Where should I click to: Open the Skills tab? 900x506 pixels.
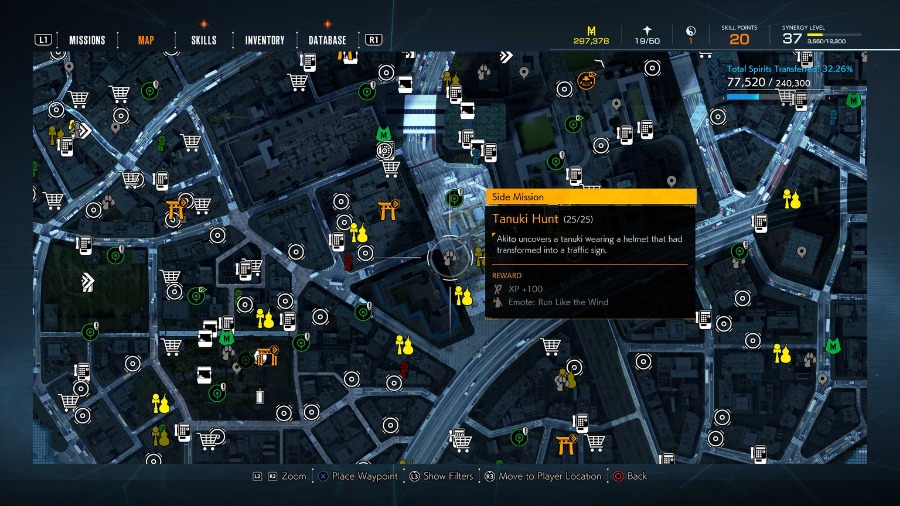(203, 40)
